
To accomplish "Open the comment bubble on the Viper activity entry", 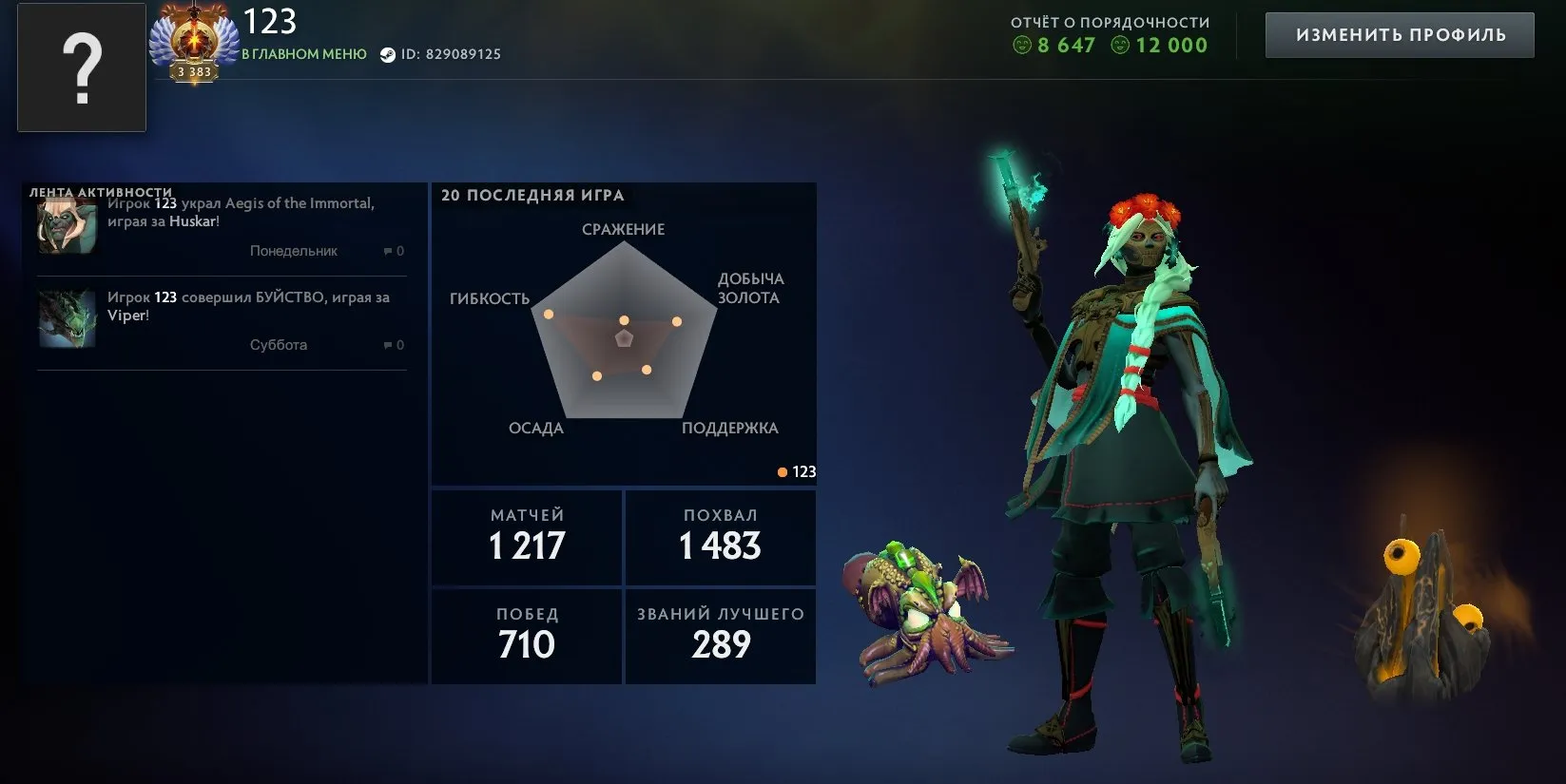I will click(388, 344).
